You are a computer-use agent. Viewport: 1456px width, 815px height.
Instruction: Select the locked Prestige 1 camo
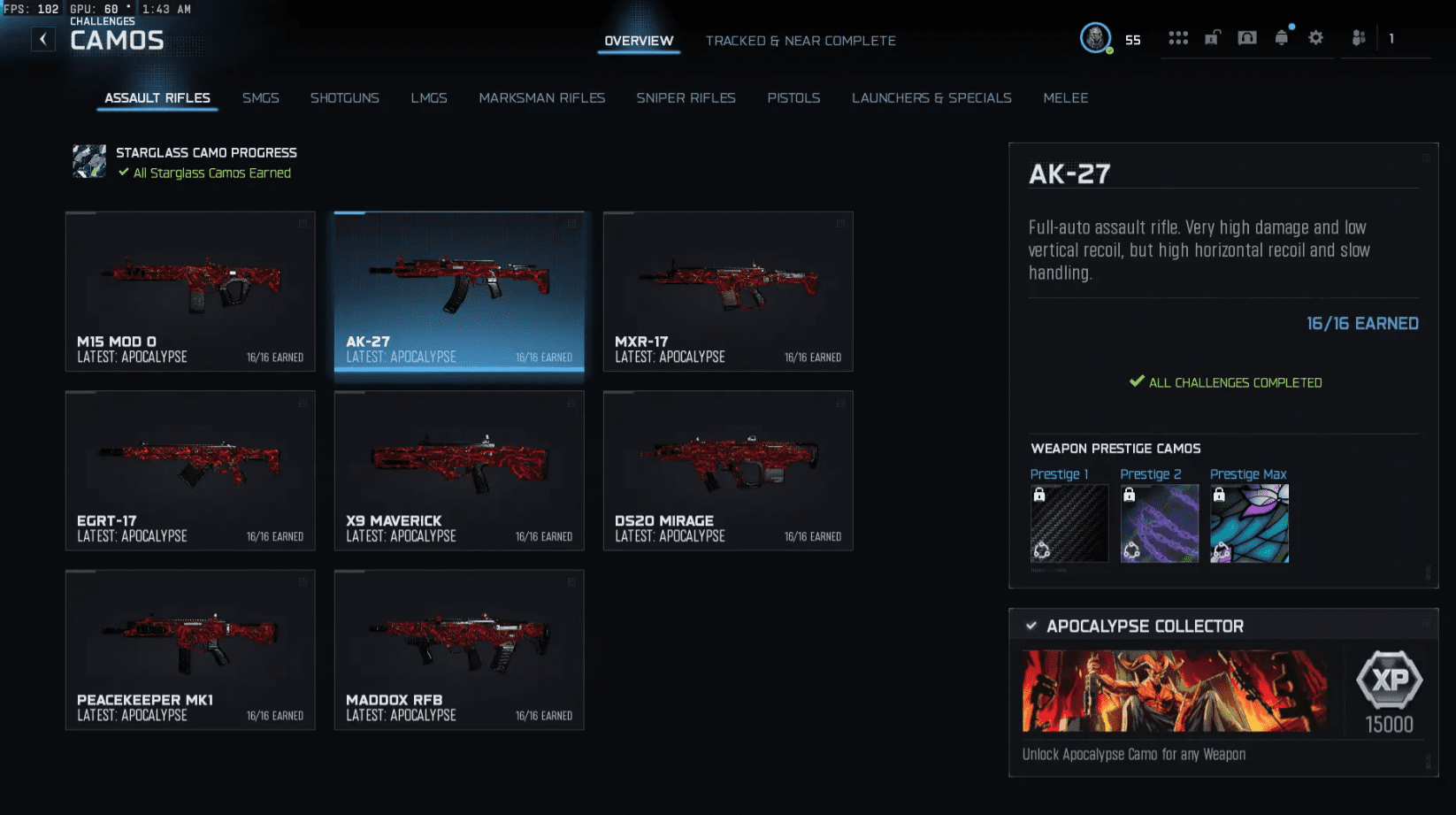click(1068, 523)
